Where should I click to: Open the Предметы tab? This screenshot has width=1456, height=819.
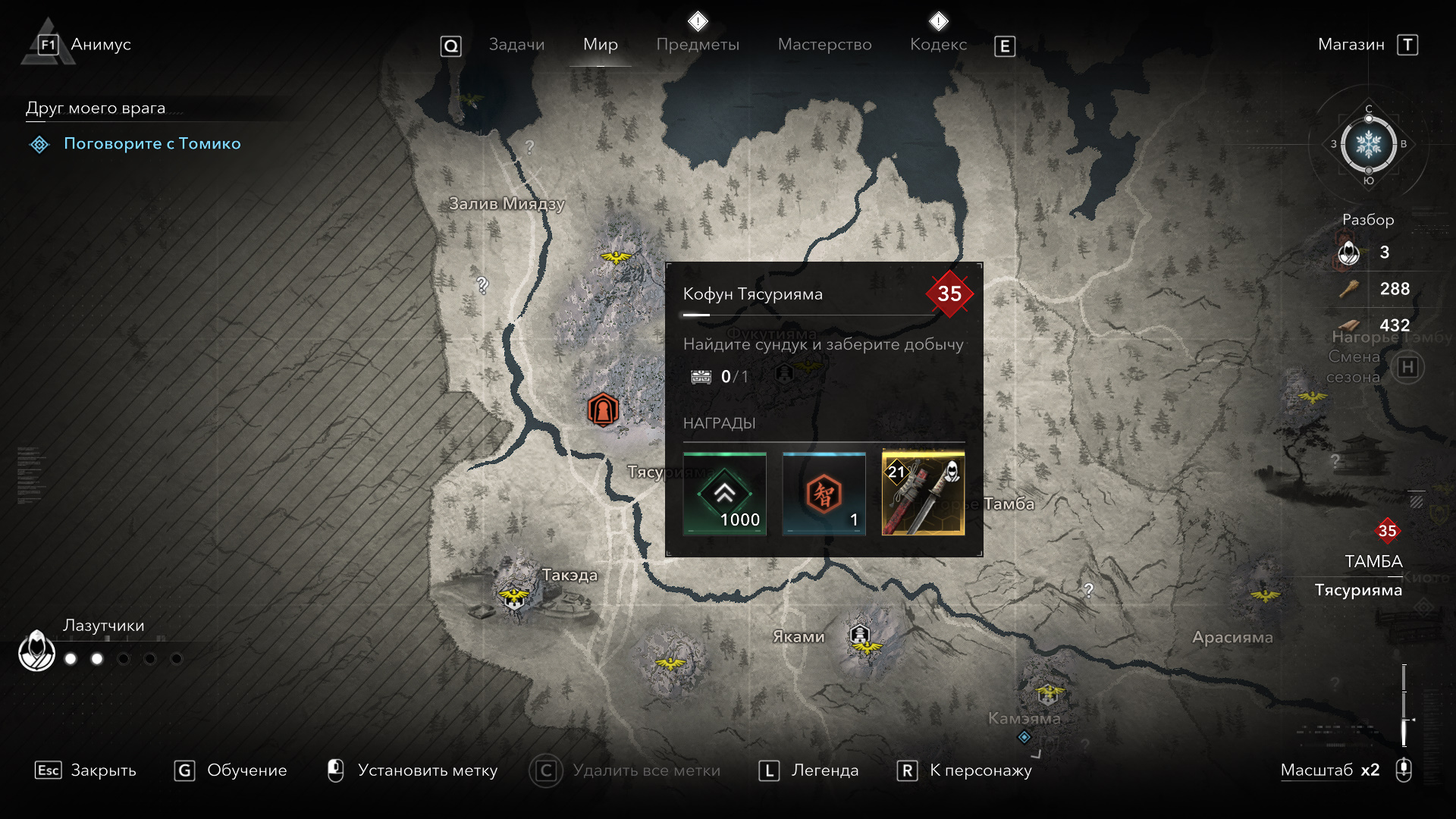(x=698, y=45)
